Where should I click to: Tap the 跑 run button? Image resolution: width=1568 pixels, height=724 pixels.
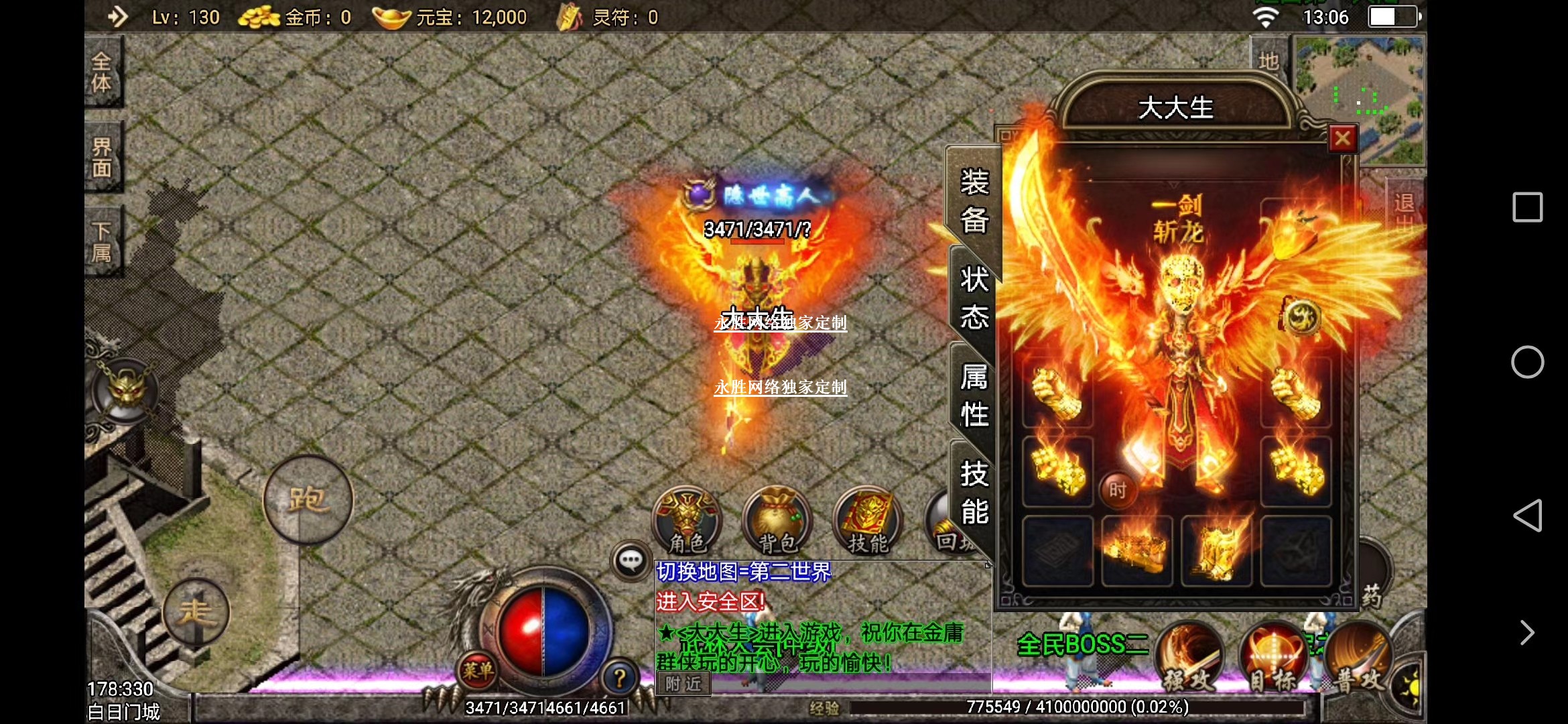pyautogui.click(x=308, y=499)
